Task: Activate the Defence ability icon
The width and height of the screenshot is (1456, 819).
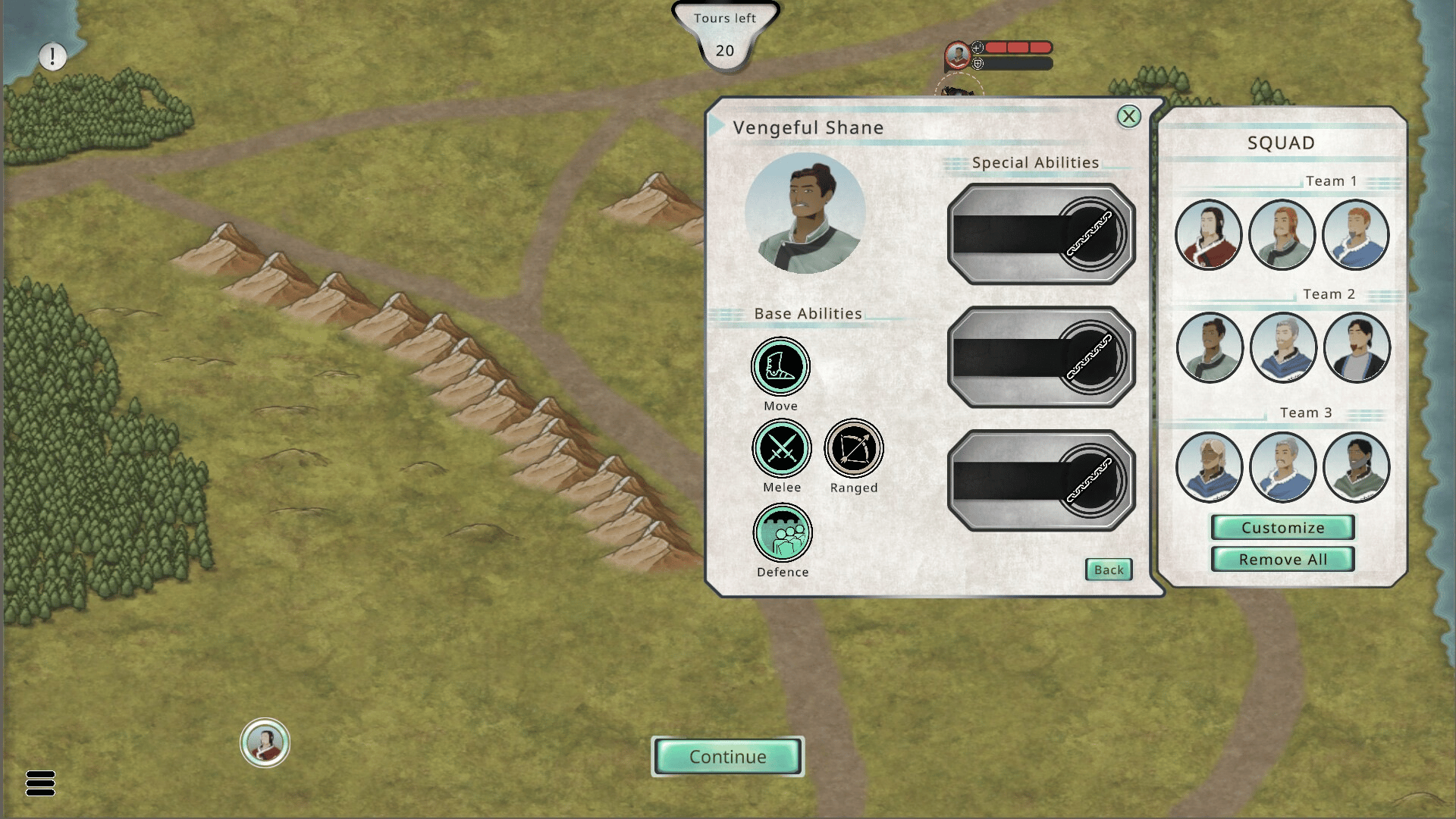Action: (783, 533)
